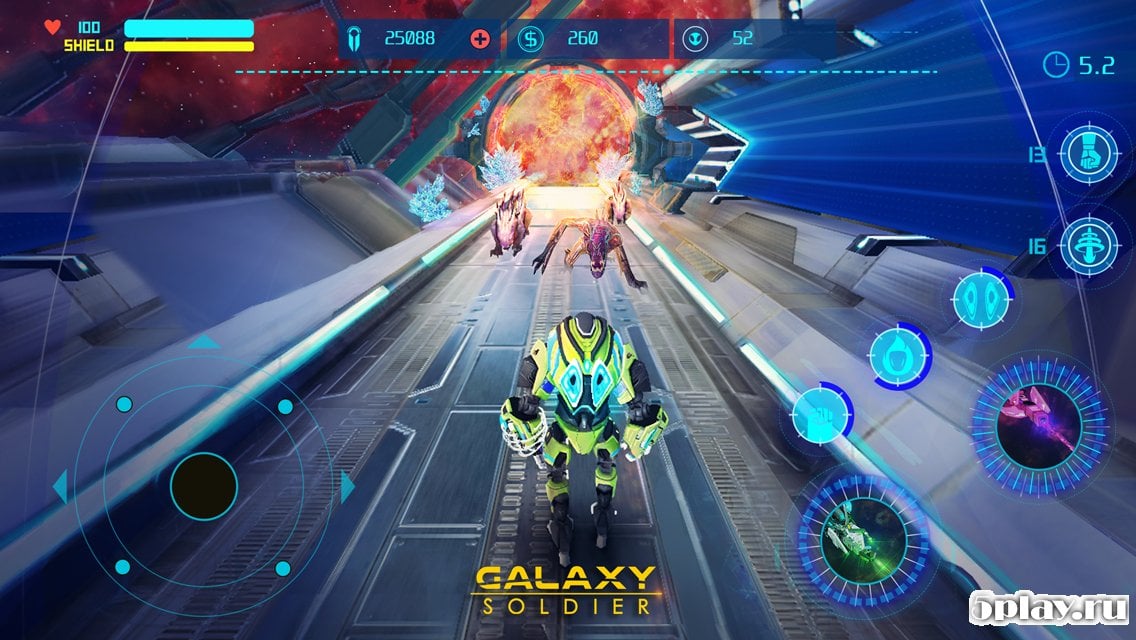
Task: Tap the joystick's right arrow
Action: coord(347,487)
